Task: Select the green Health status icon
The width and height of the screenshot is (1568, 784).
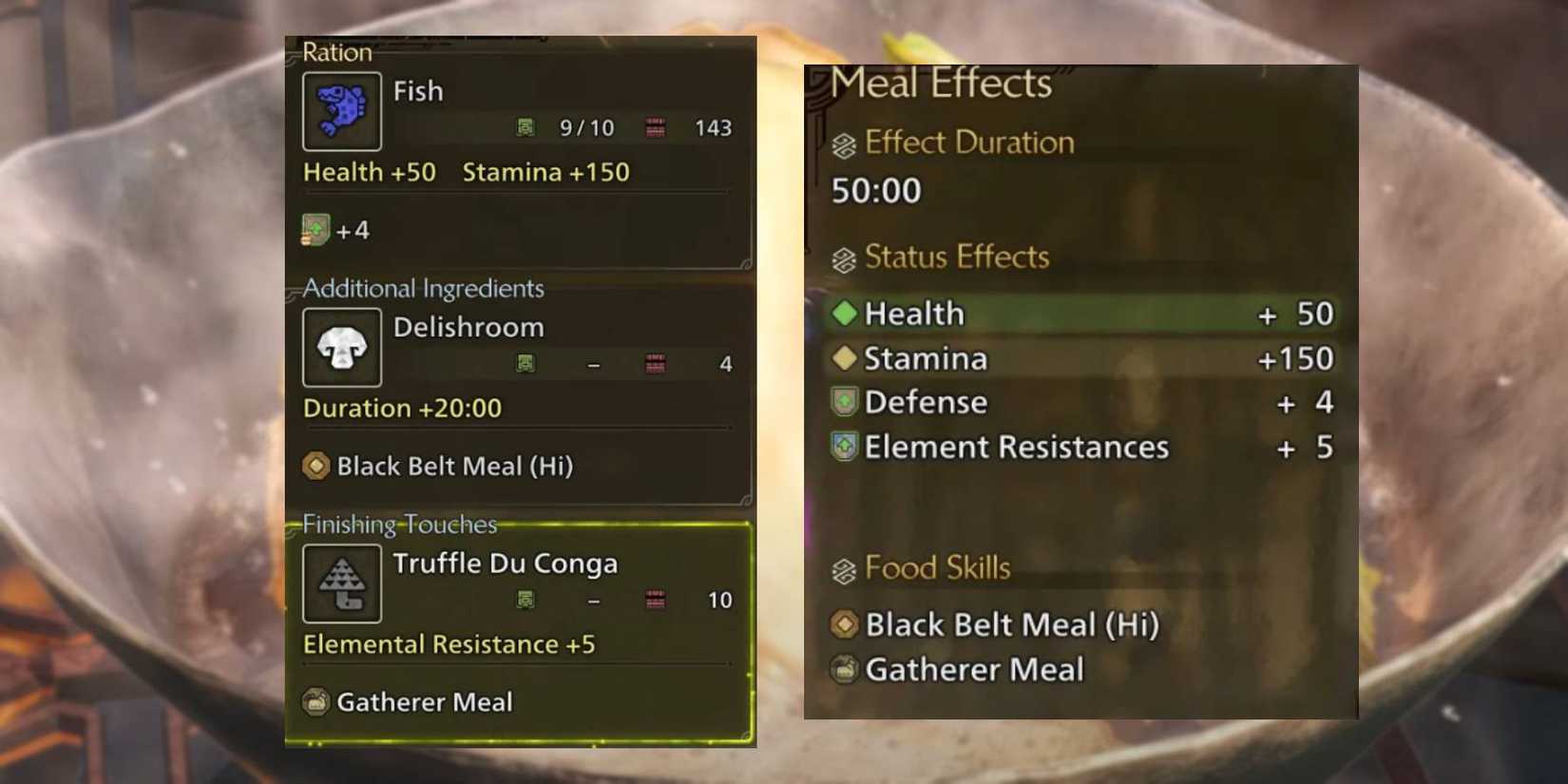Action: click(x=844, y=313)
